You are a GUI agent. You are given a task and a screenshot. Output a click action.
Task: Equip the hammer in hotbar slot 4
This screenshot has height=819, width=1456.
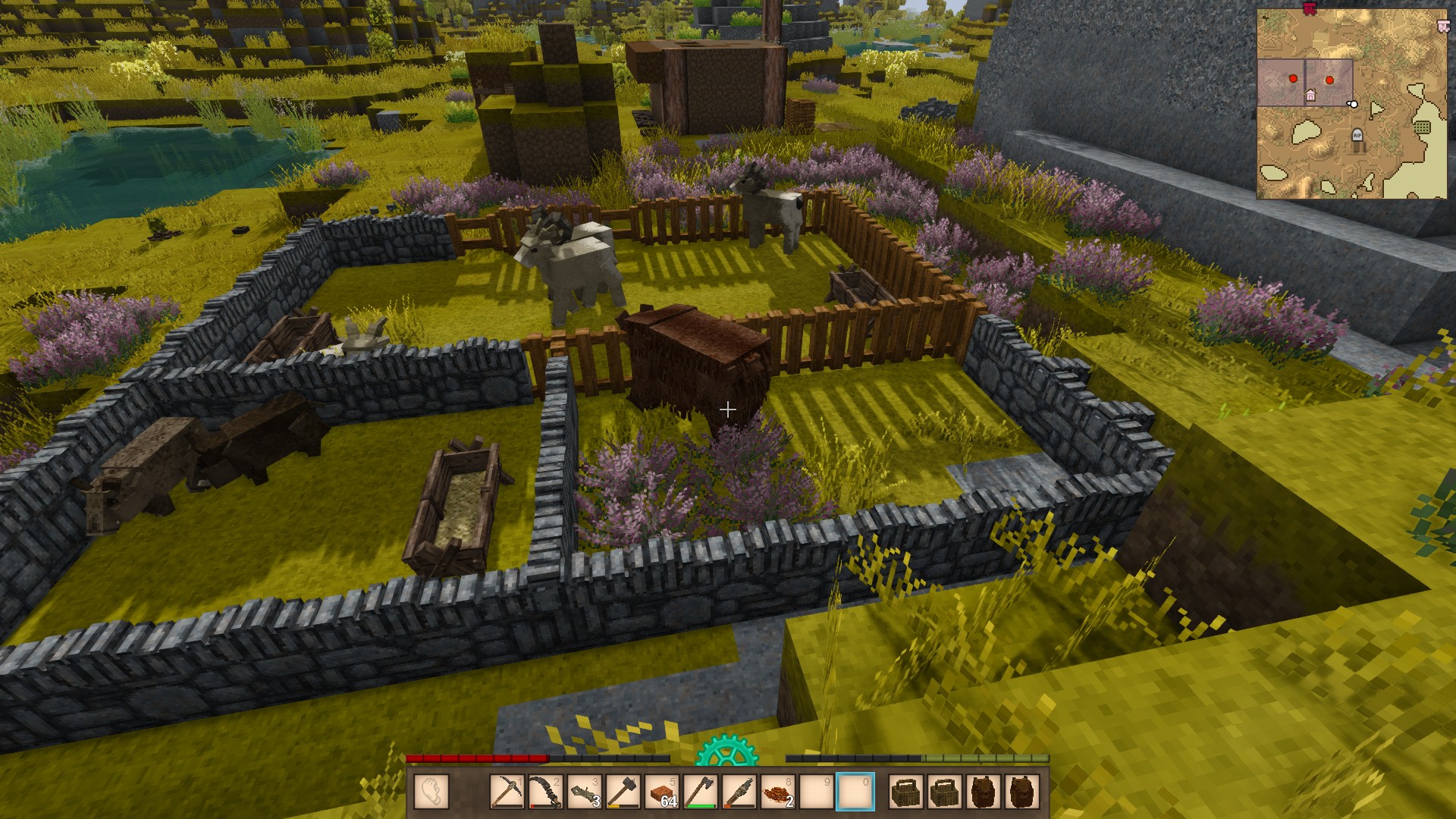pyautogui.click(x=623, y=792)
